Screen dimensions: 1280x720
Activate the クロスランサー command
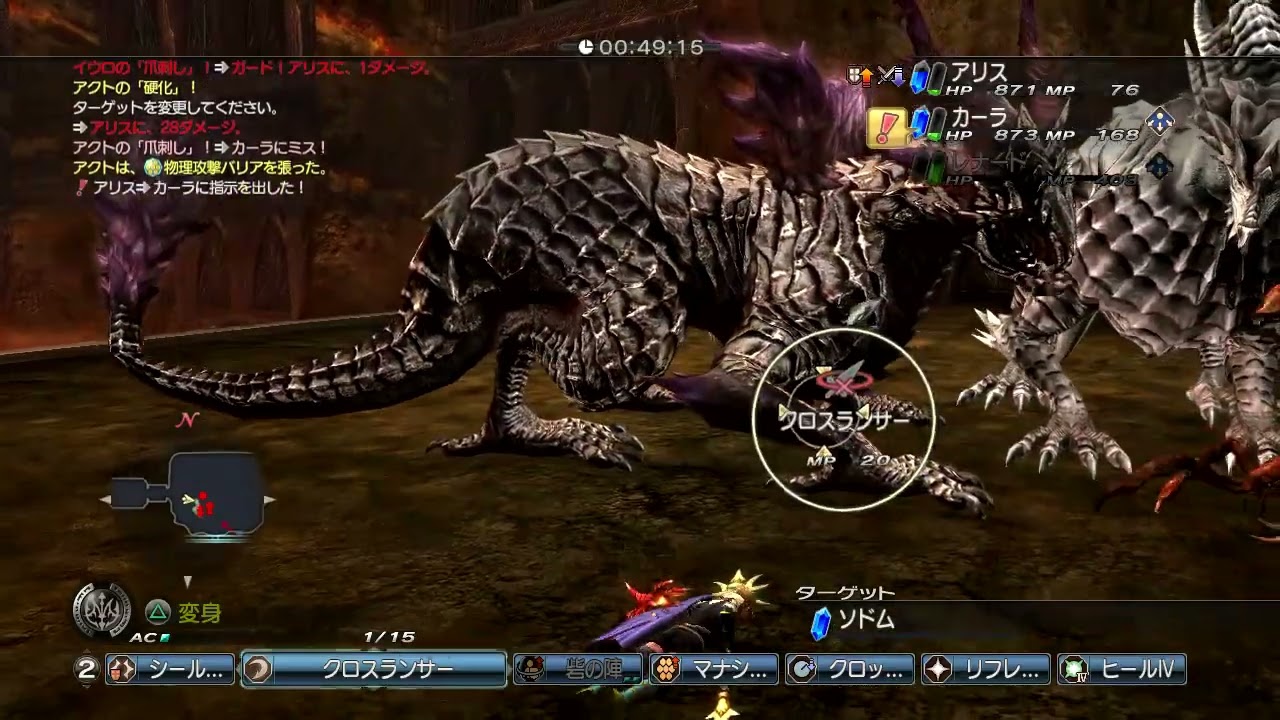(374, 669)
